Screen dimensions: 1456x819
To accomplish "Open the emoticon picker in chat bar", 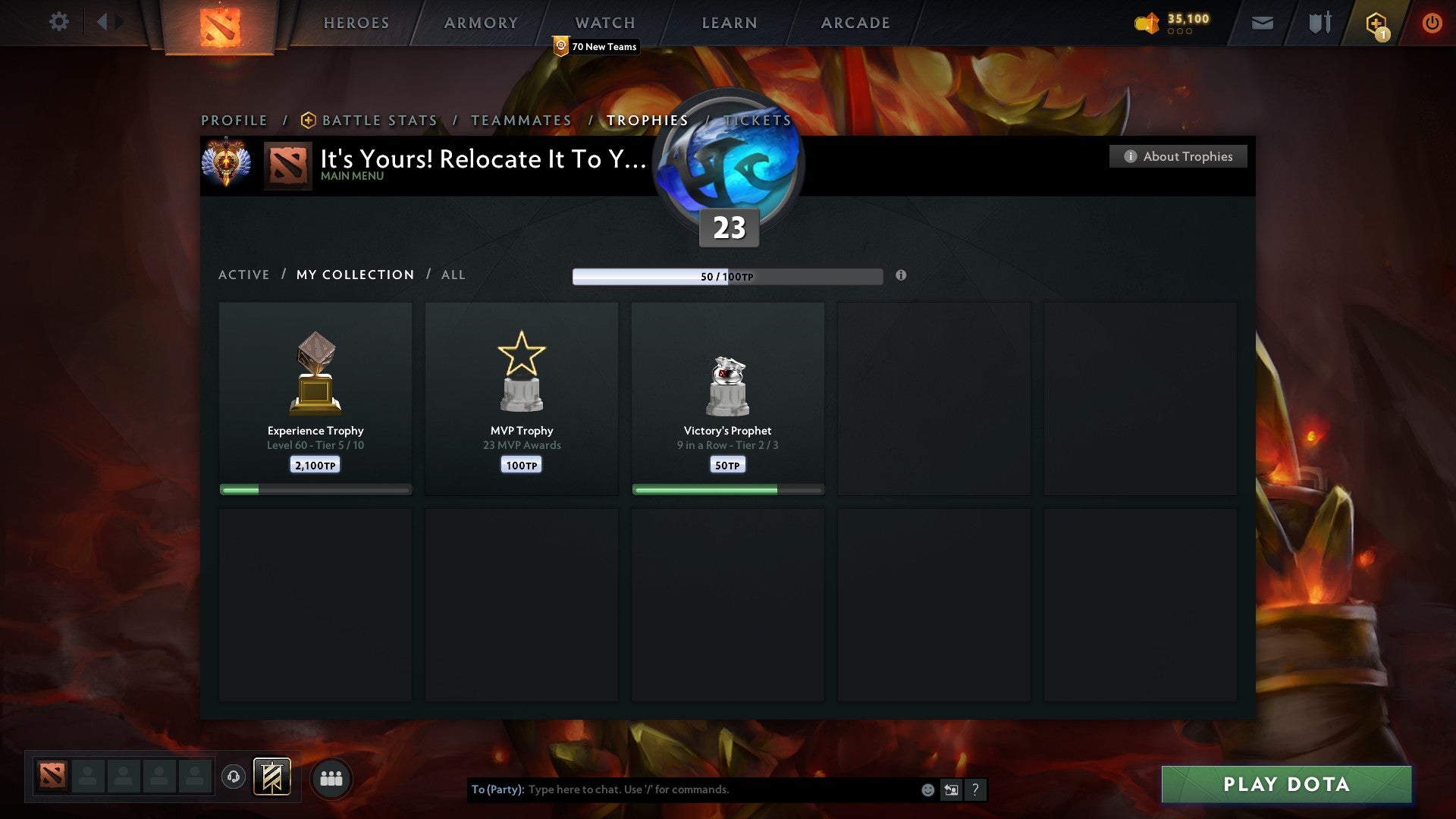I will [927, 789].
